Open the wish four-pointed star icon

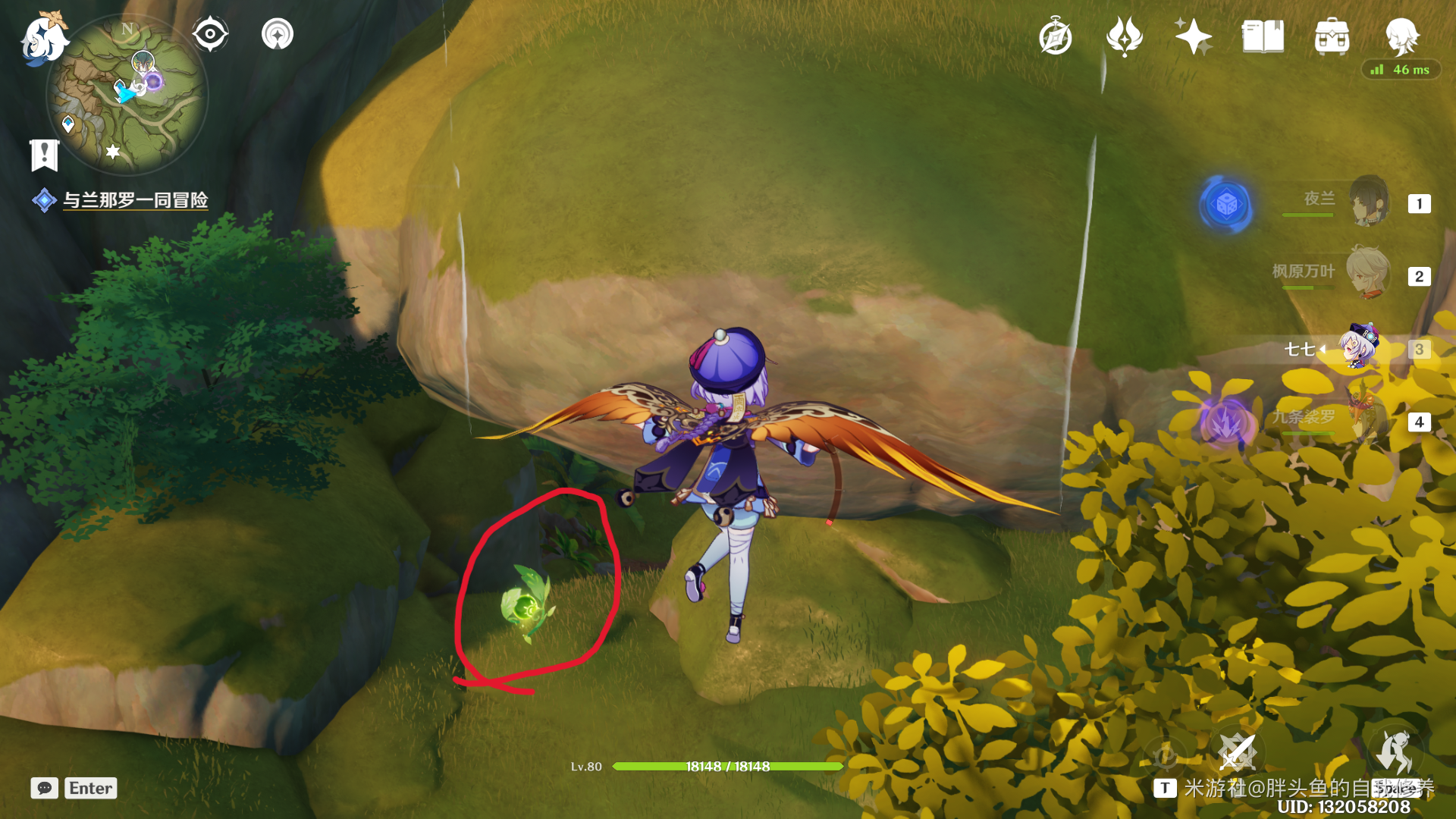point(1193,36)
